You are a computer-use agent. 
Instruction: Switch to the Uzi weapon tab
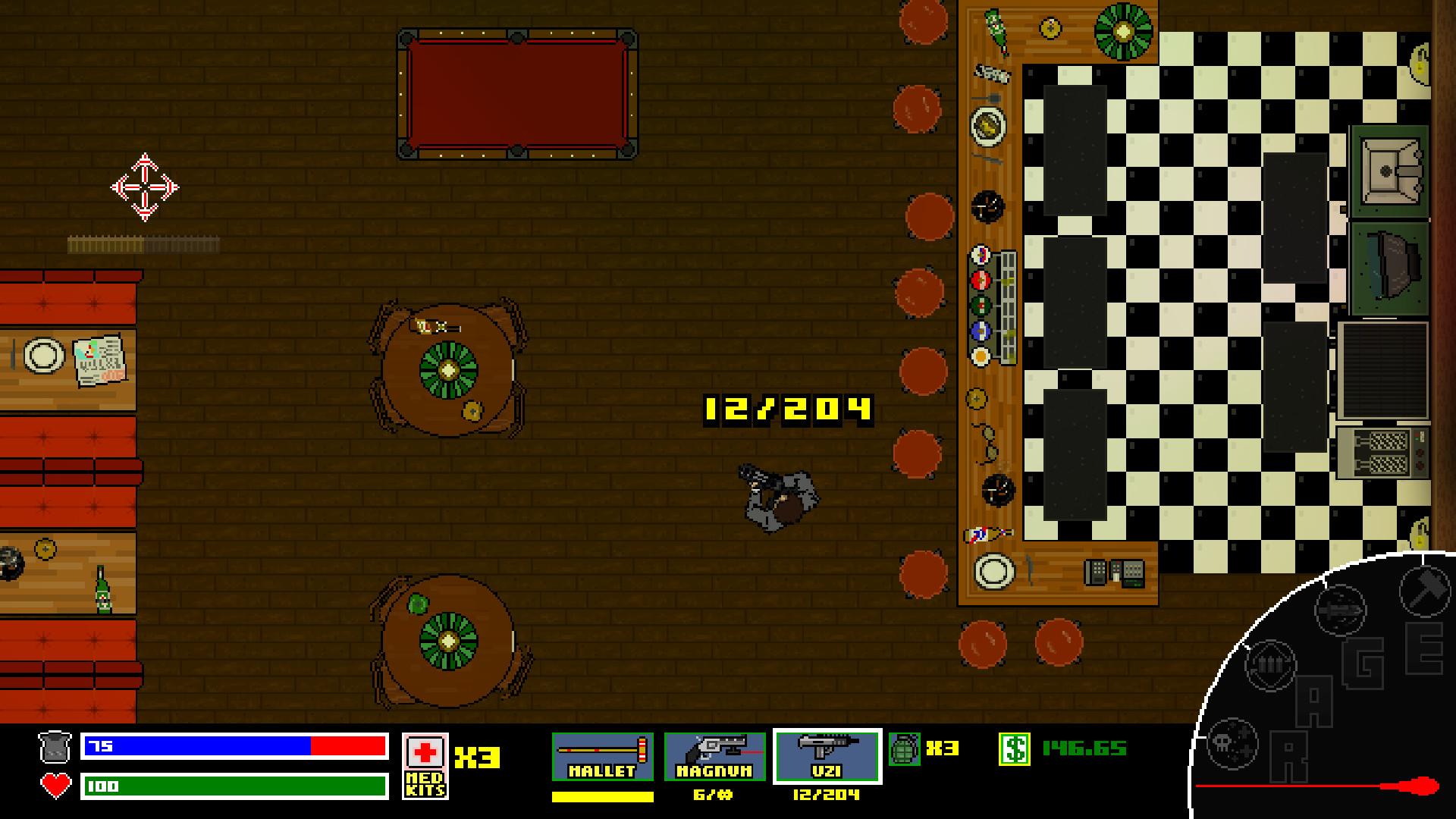[x=825, y=757]
